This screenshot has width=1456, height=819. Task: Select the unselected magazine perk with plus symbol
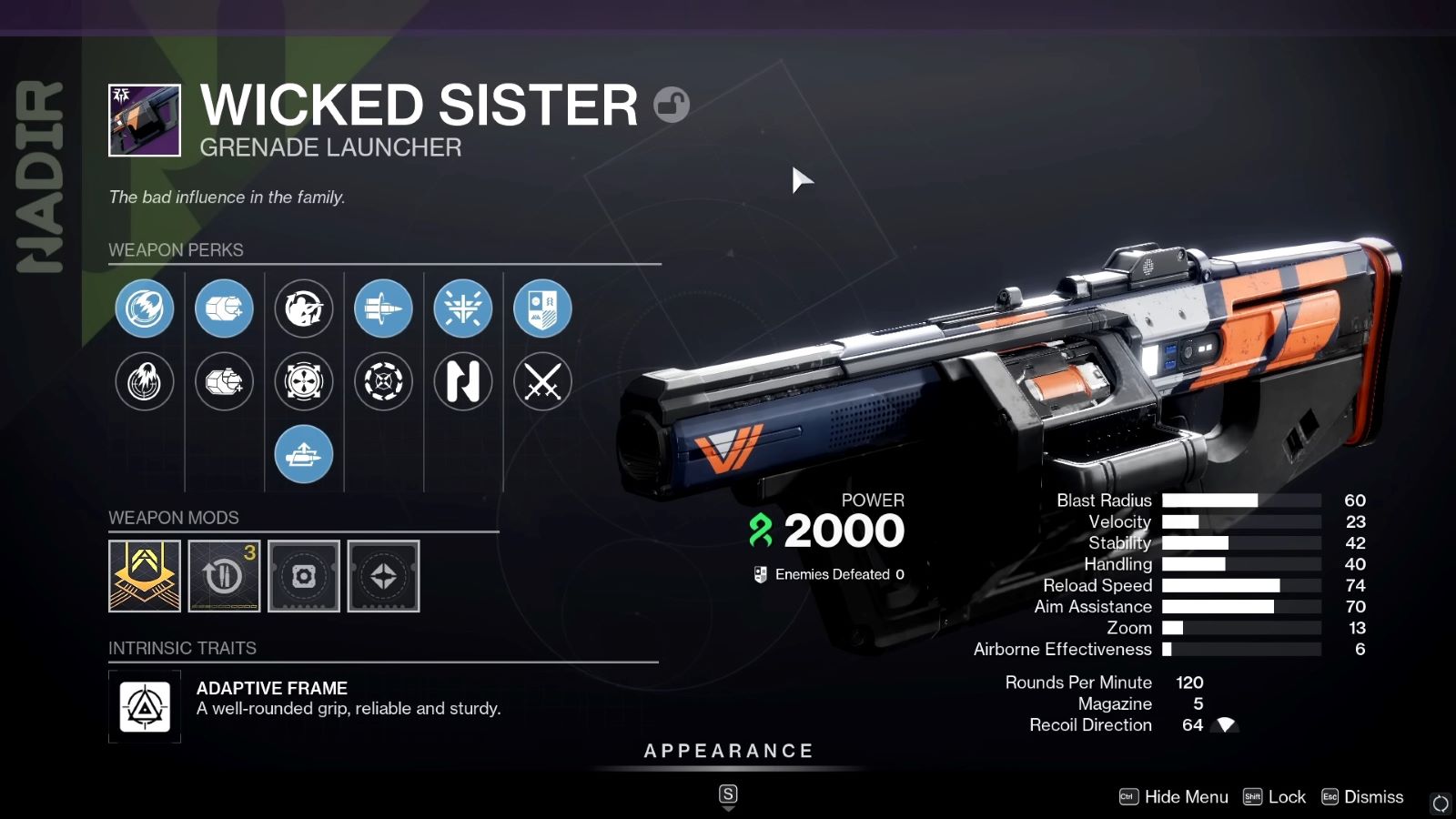click(224, 382)
